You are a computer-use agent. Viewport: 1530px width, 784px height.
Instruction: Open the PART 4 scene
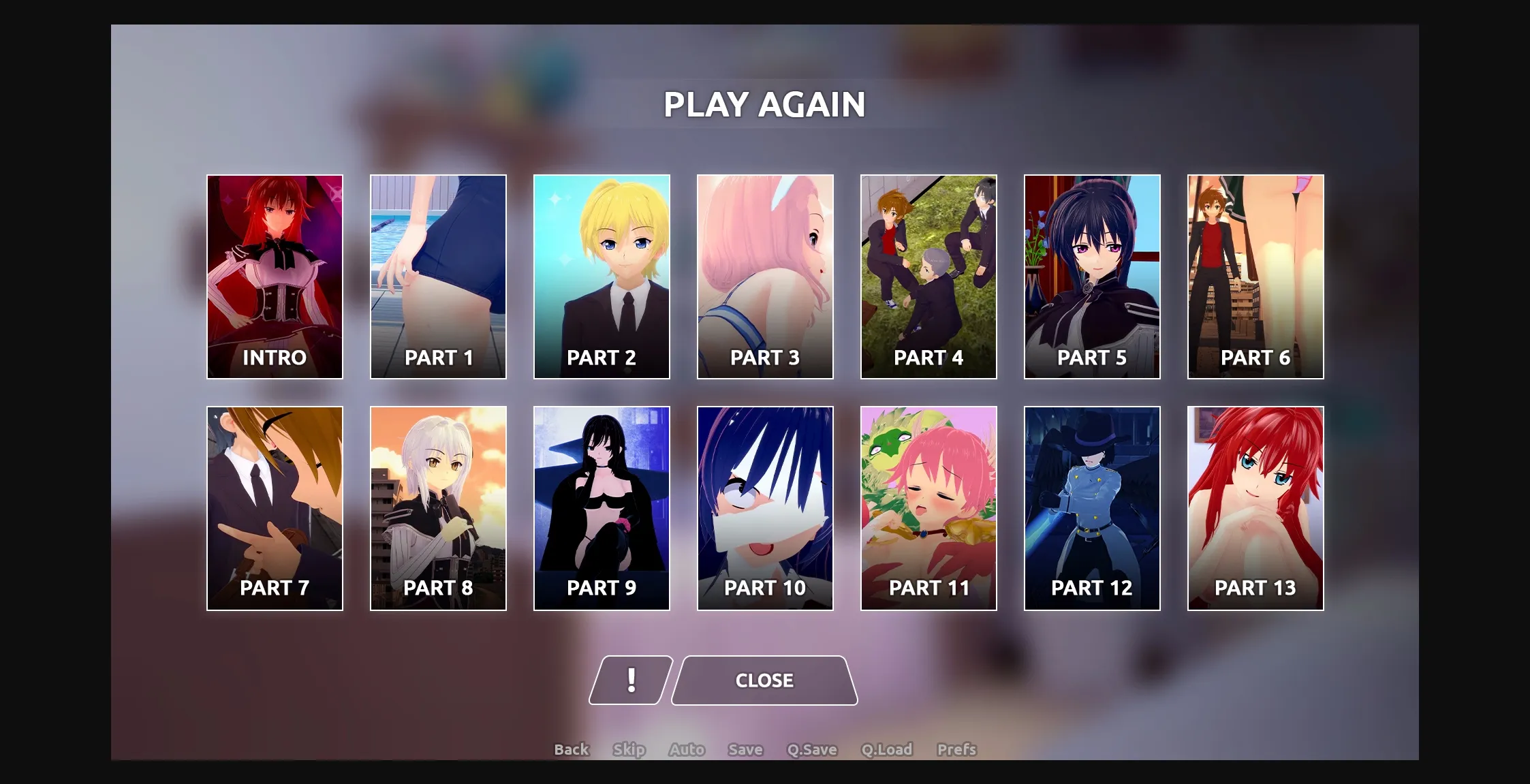928,275
